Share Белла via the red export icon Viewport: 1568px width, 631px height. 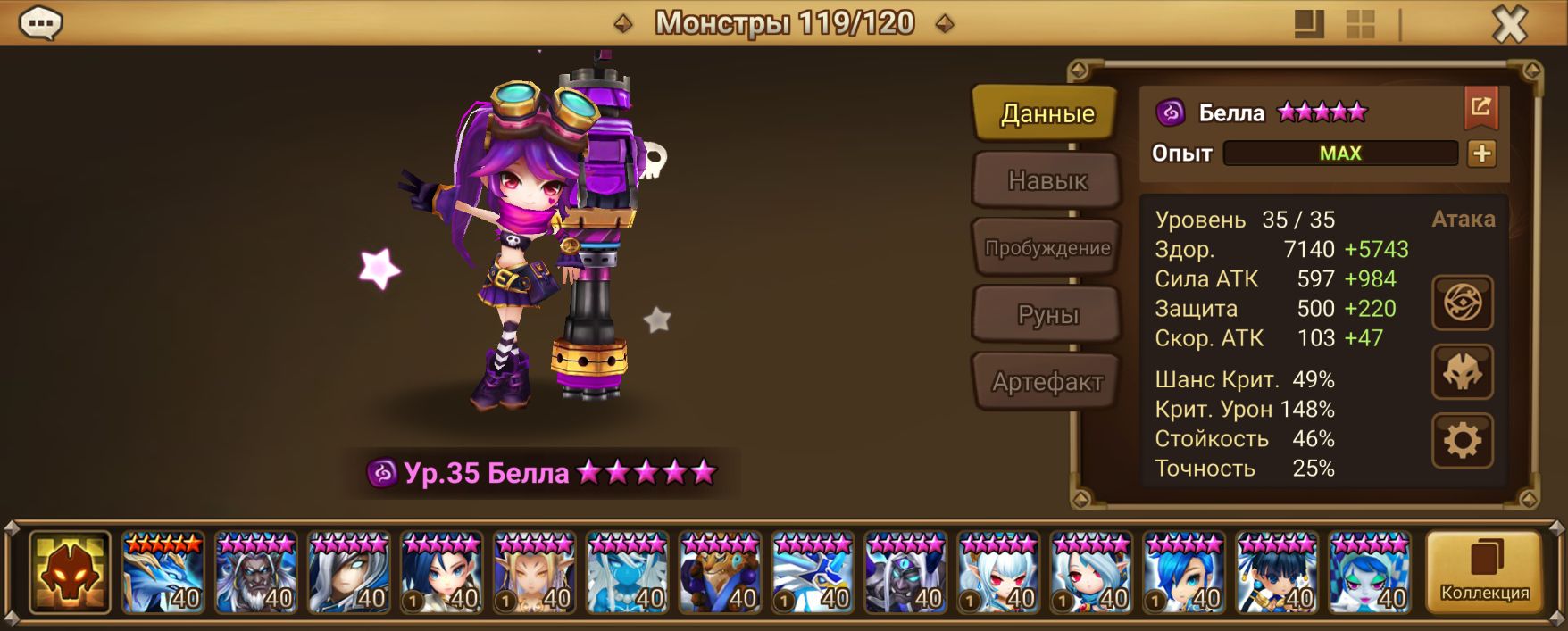[1480, 108]
